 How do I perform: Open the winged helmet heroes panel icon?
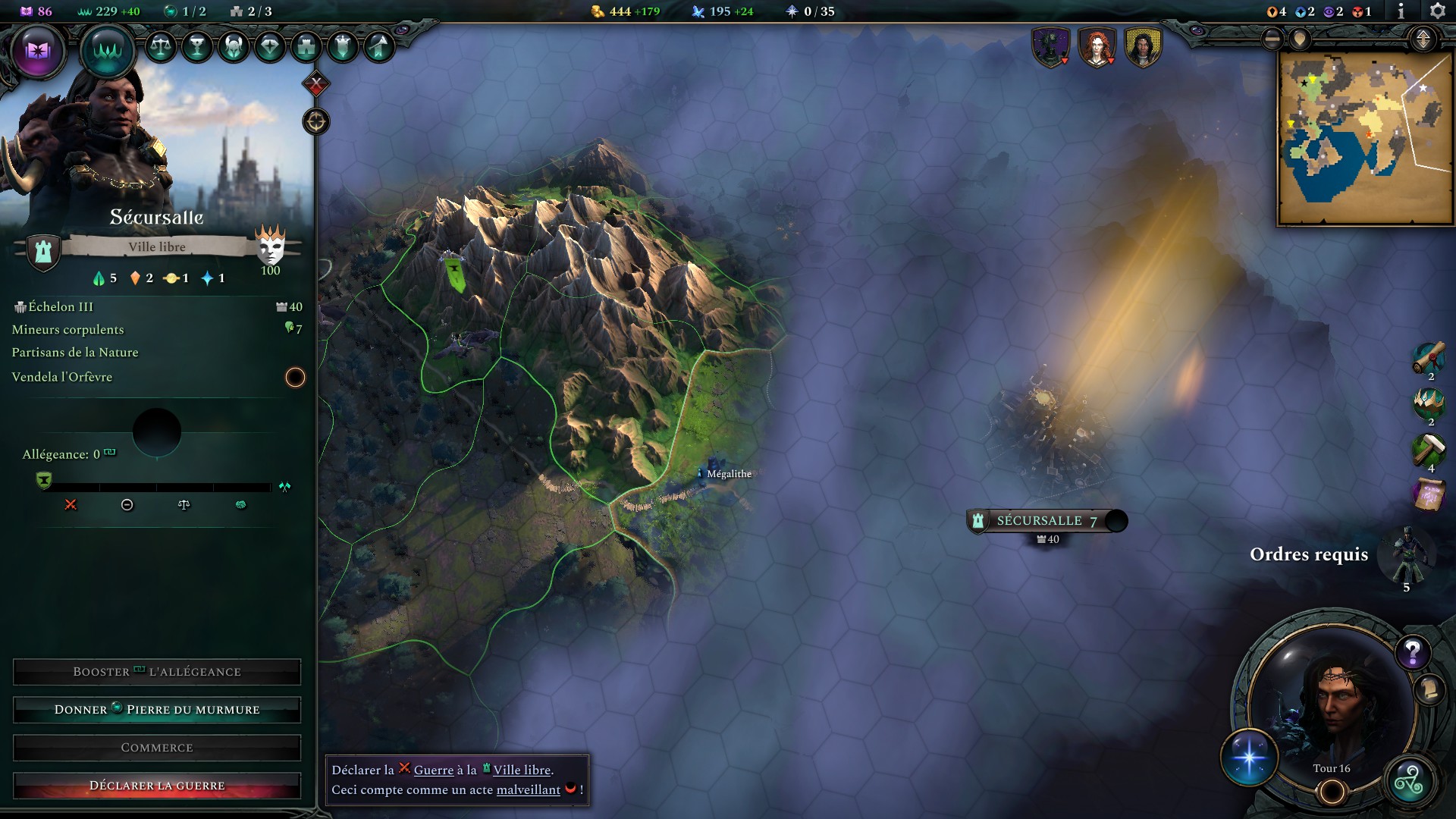click(x=234, y=47)
